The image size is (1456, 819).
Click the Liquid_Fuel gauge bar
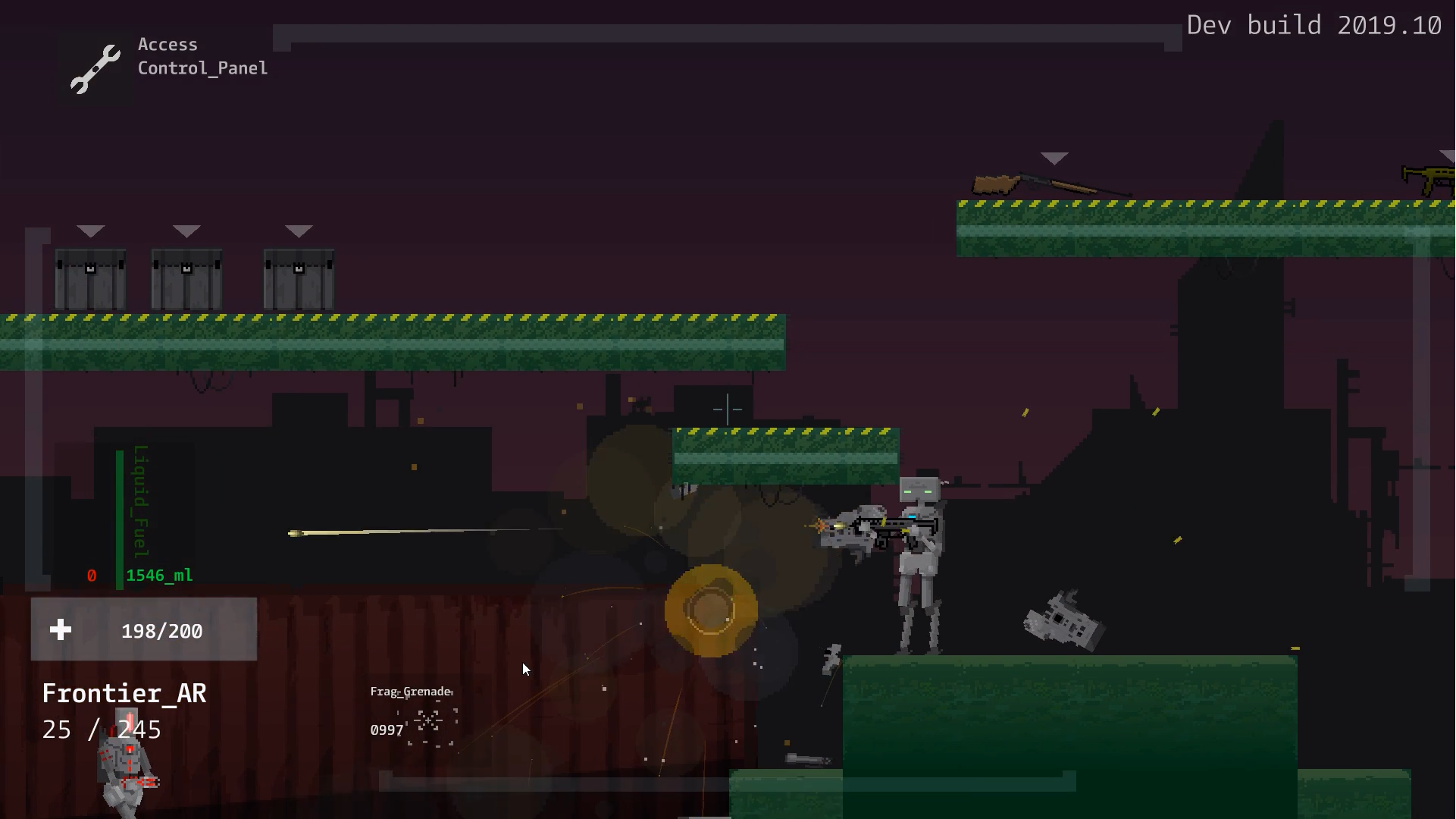click(x=121, y=519)
